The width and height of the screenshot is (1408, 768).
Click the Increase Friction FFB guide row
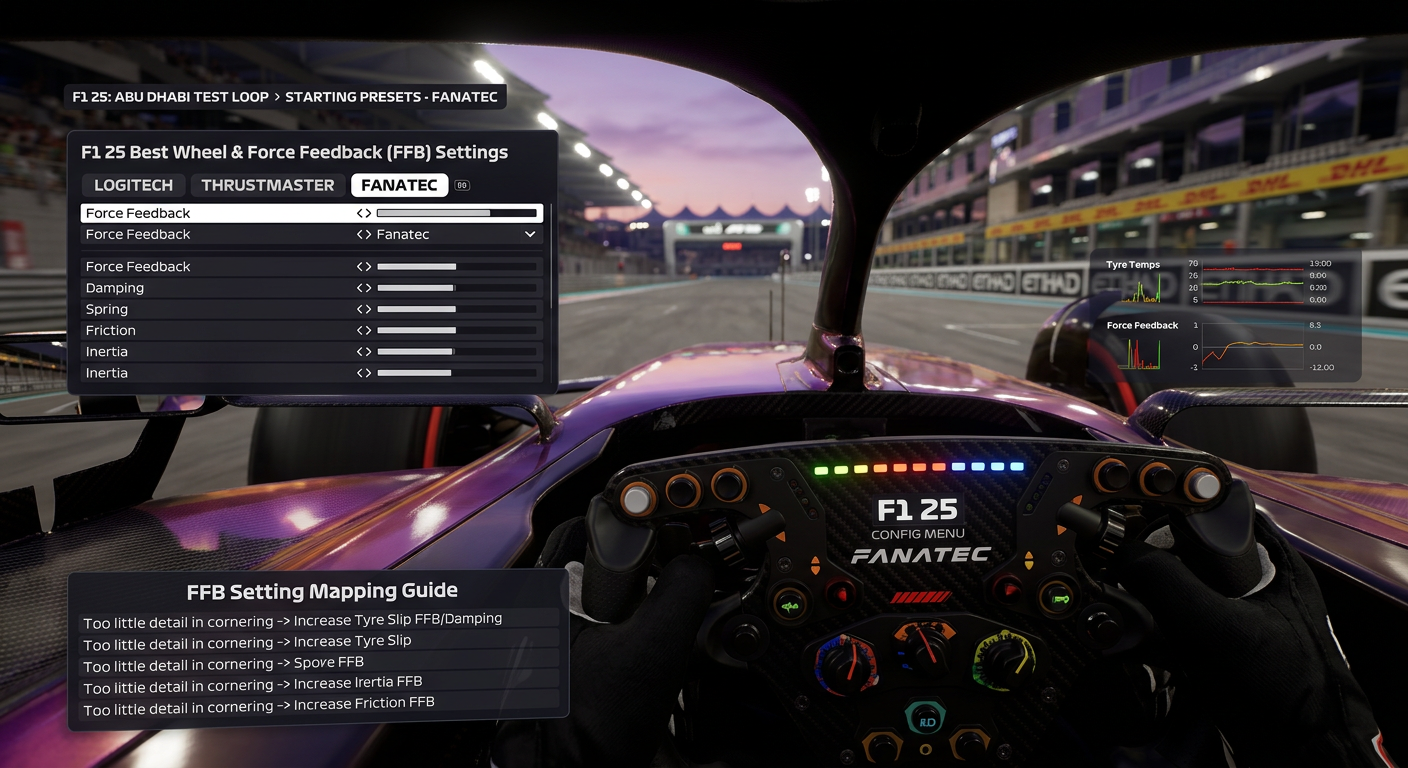click(320, 705)
